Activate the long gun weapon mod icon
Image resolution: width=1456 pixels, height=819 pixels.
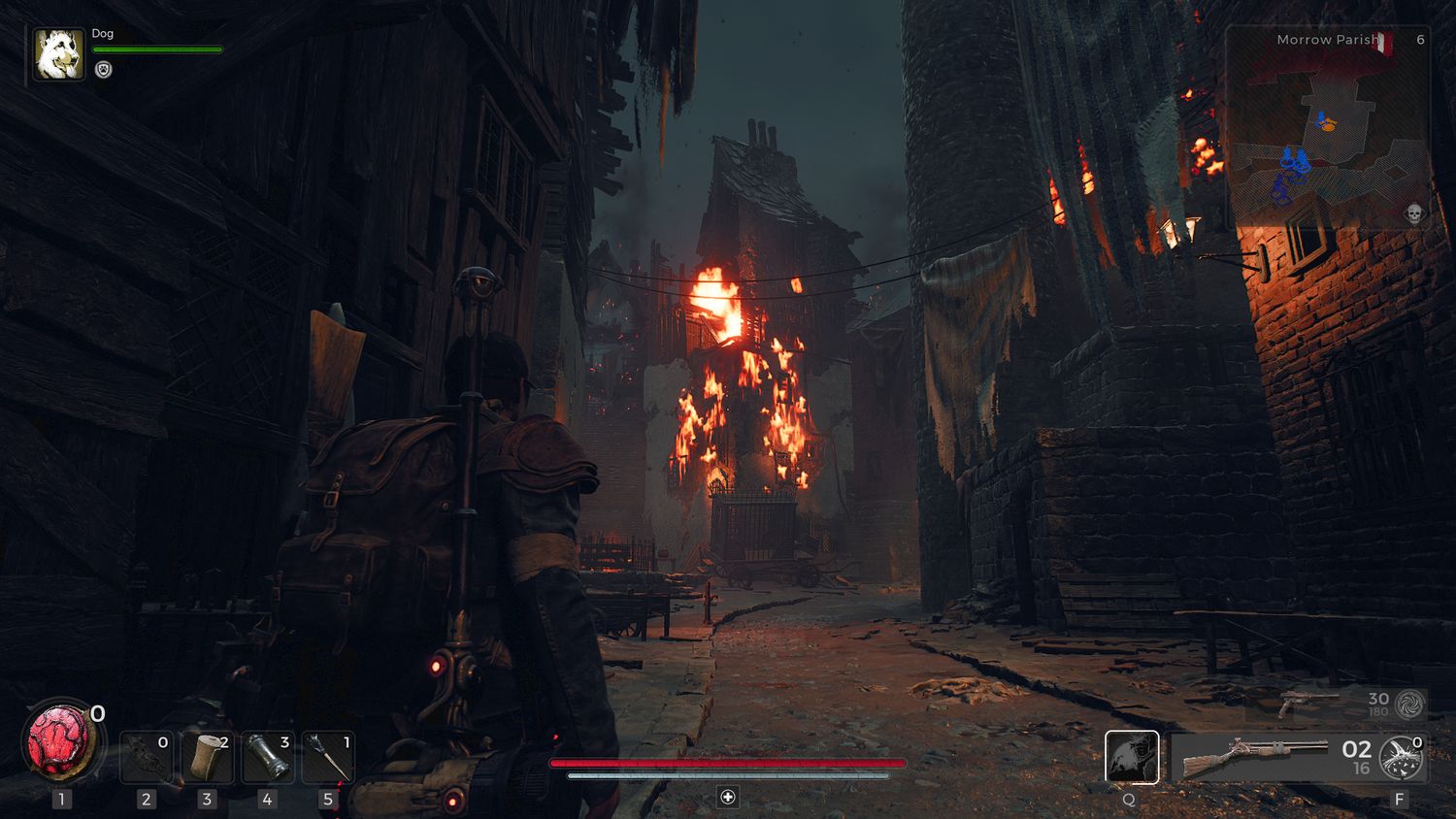(x=1402, y=758)
